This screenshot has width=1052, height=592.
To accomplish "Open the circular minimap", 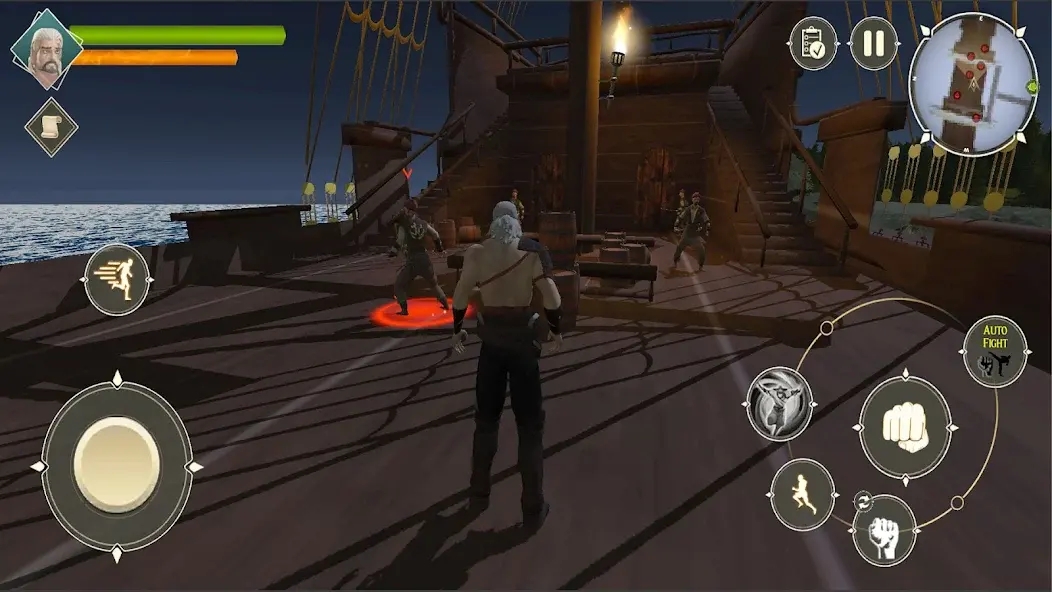I will coord(972,84).
